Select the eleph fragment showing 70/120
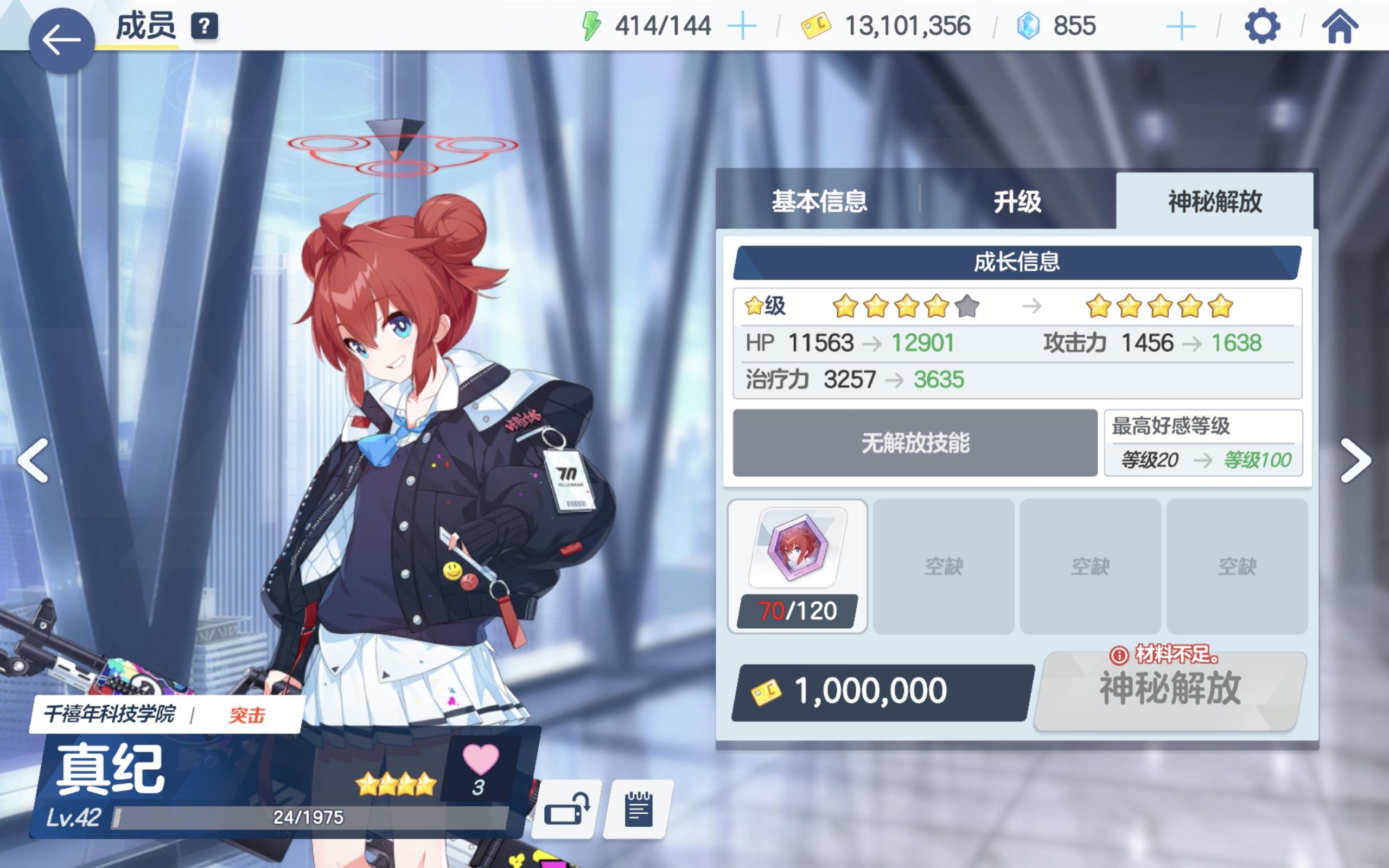Image resolution: width=1389 pixels, height=868 pixels. click(797, 565)
